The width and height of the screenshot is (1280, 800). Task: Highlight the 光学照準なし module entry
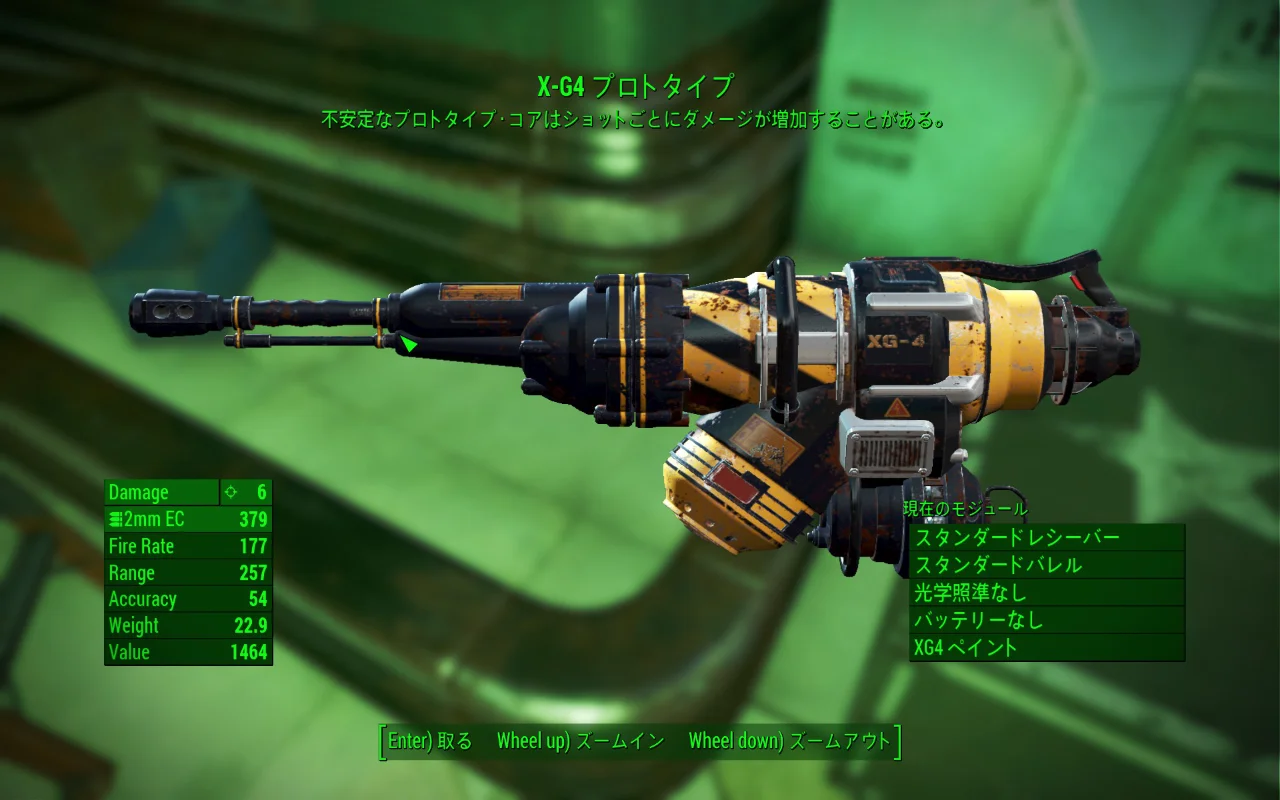[x=1046, y=592]
